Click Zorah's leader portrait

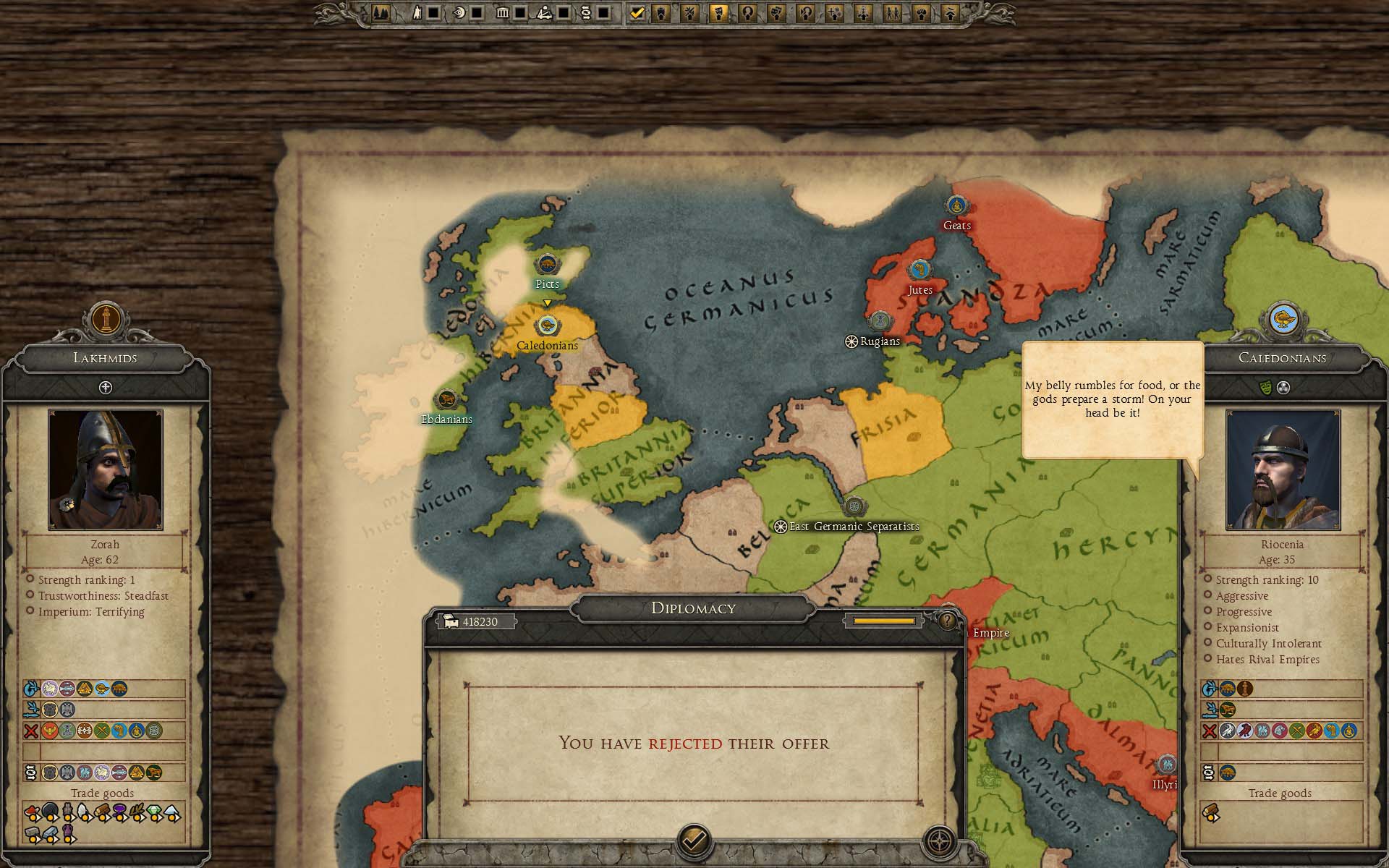click(x=106, y=469)
